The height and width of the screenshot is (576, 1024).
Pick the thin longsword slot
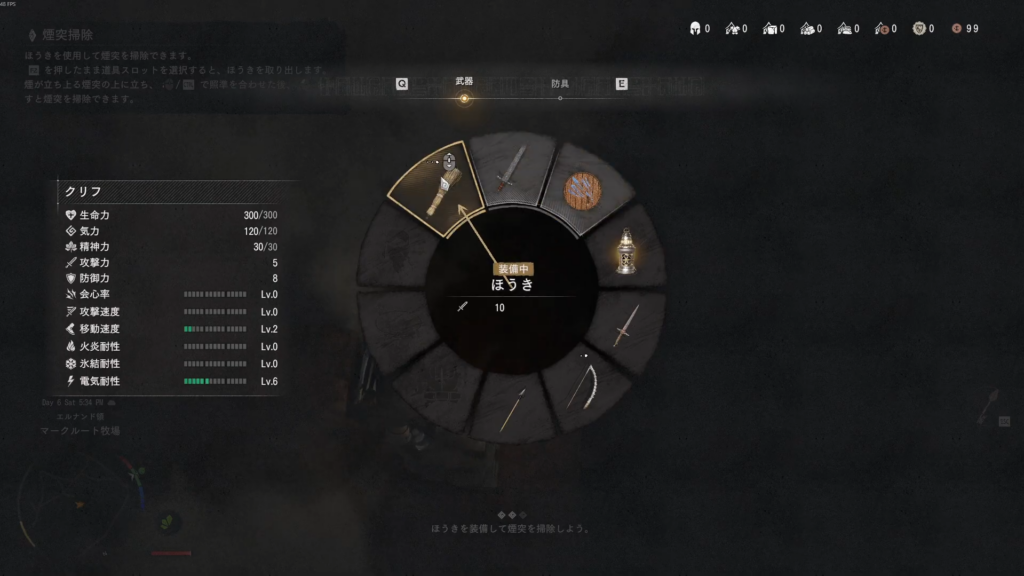click(x=624, y=326)
